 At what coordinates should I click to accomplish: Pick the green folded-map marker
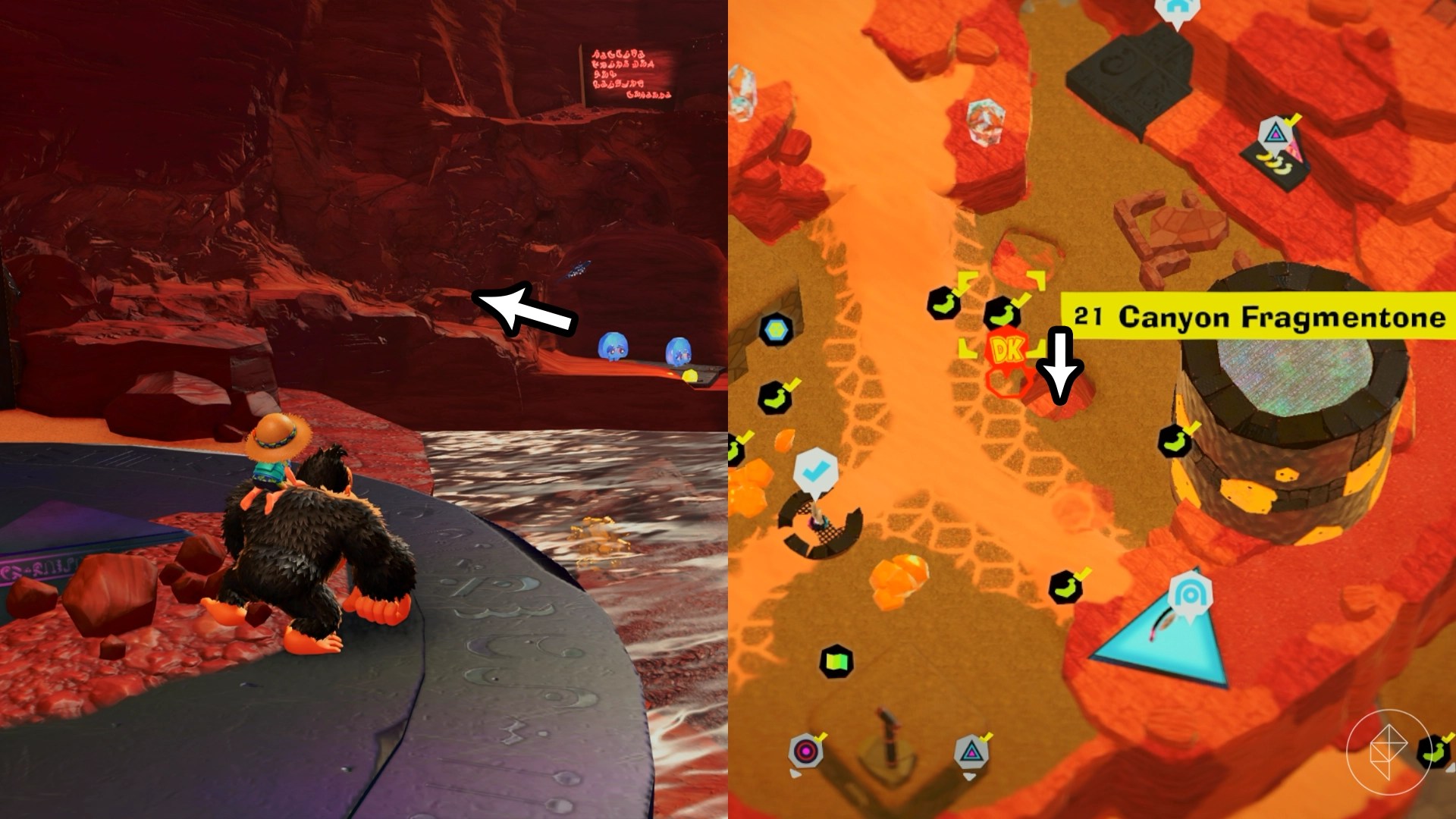tap(836, 661)
